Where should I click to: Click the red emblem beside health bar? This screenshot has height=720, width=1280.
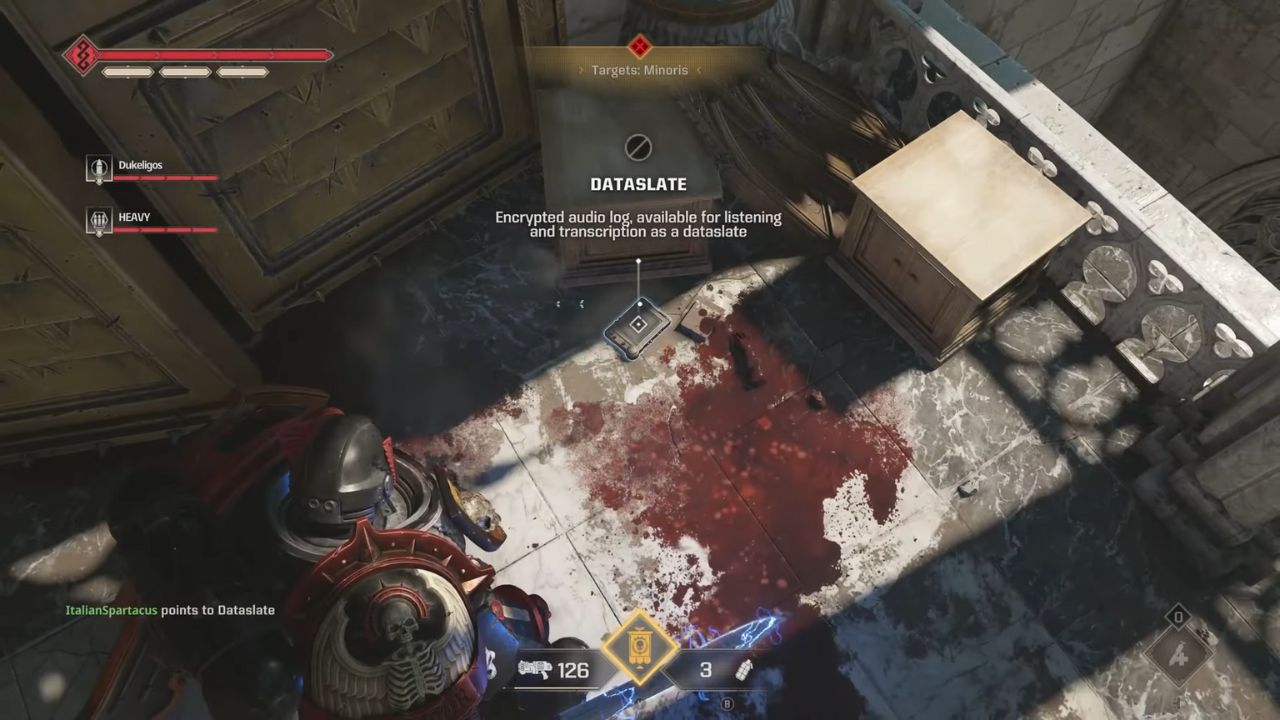click(82, 55)
